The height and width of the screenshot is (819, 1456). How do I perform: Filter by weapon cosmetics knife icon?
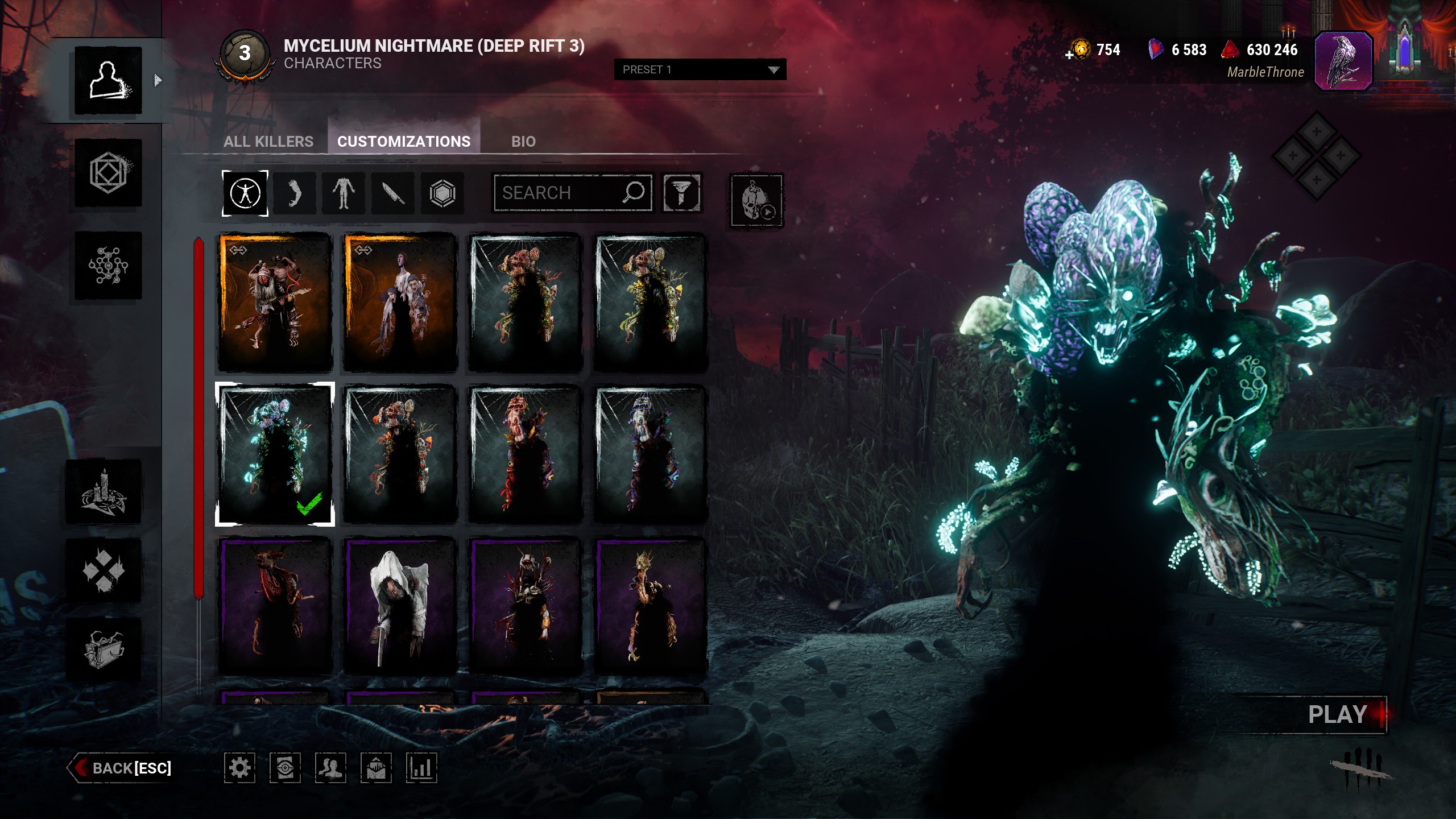[393, 193]
